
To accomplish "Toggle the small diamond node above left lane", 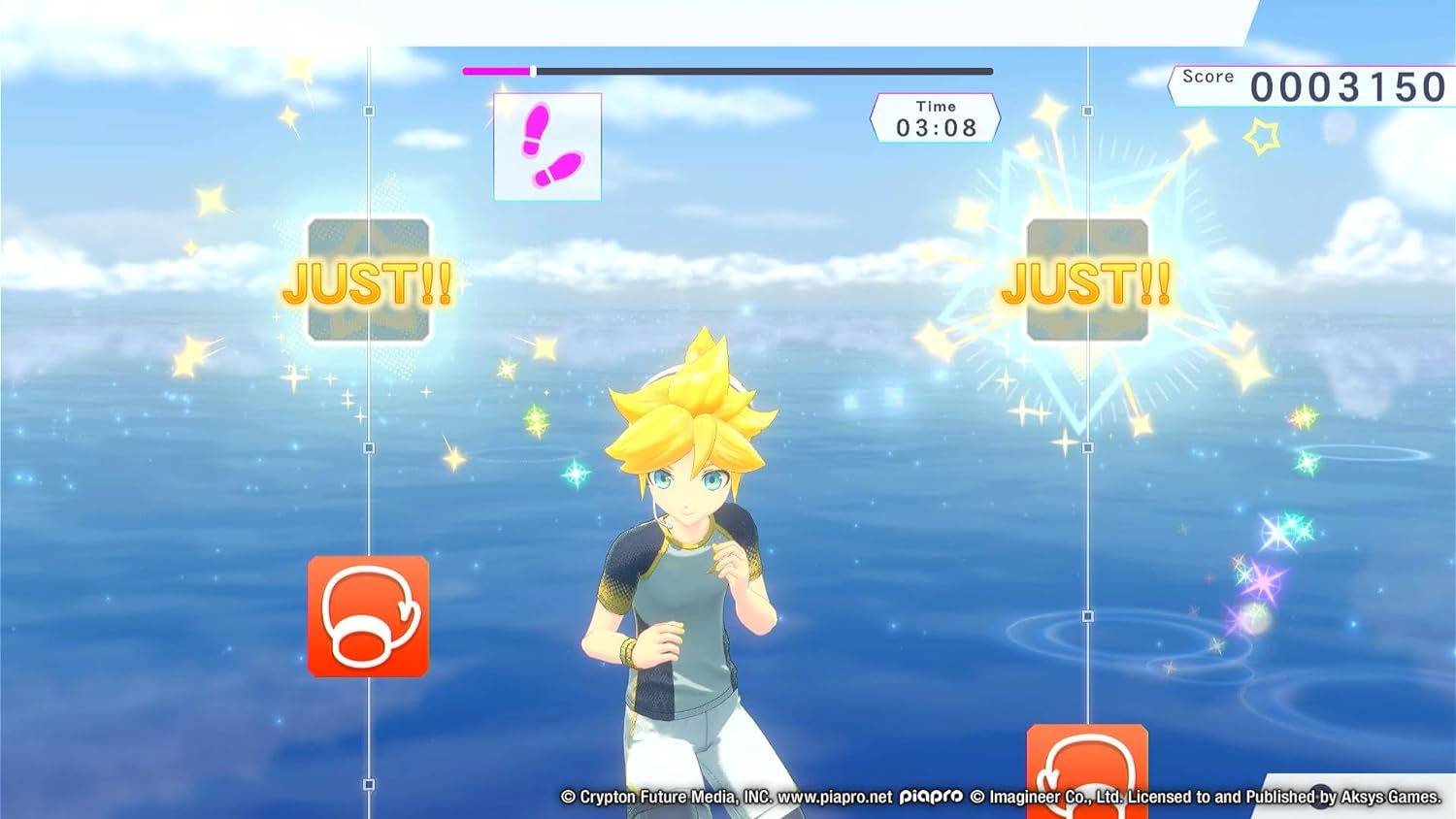I will [367, 110].
